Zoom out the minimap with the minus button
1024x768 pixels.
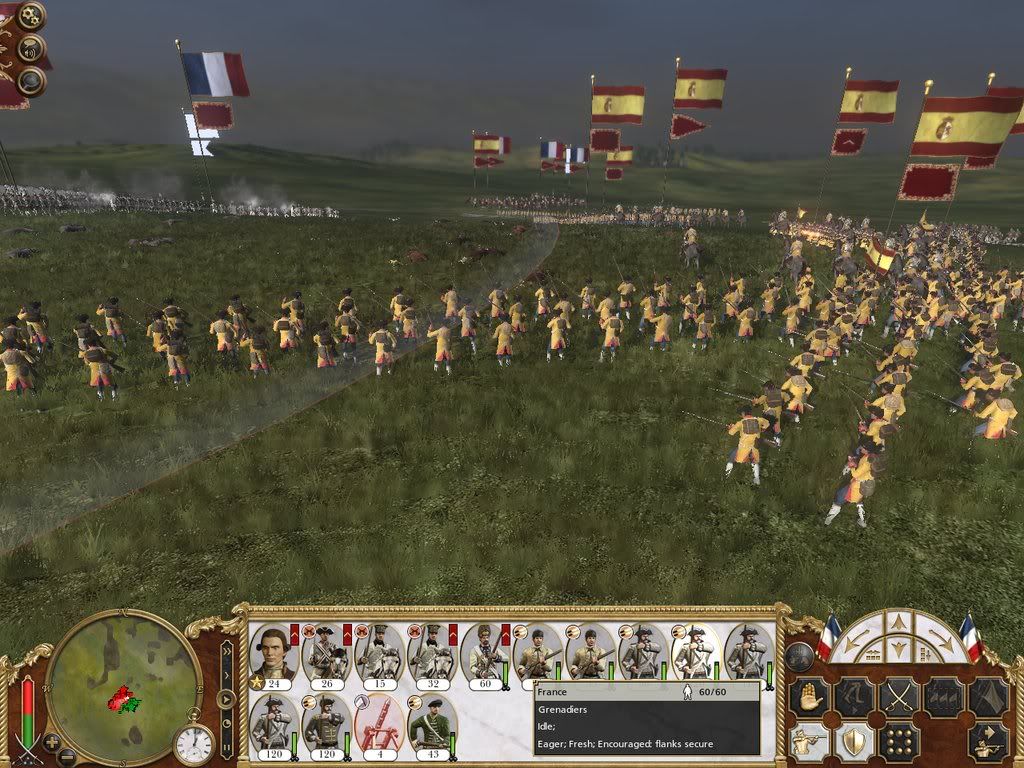(67, 756)
